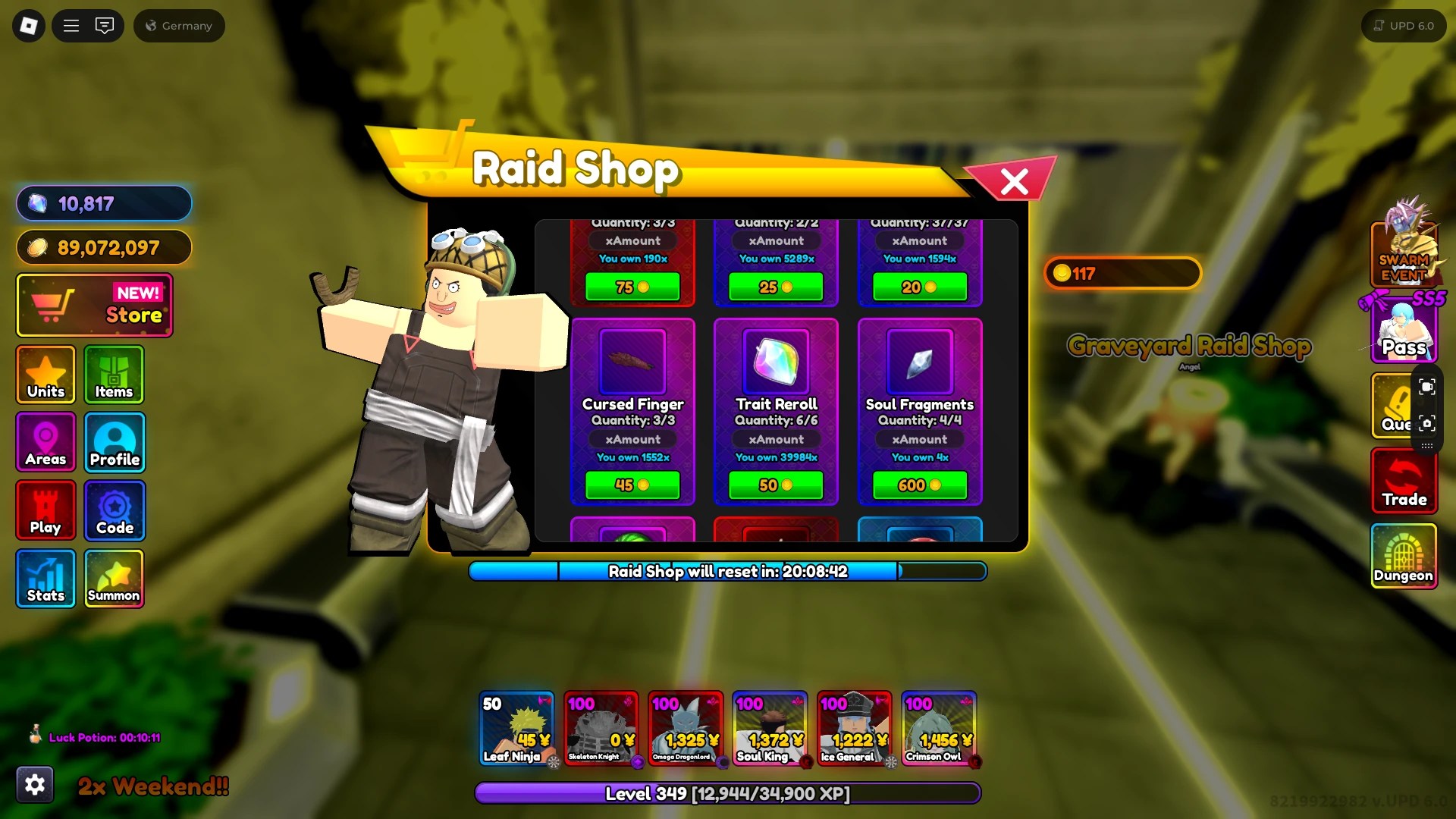
Task: Open the game settings gear
Action: pyautogui.click(x=34, y=784)
